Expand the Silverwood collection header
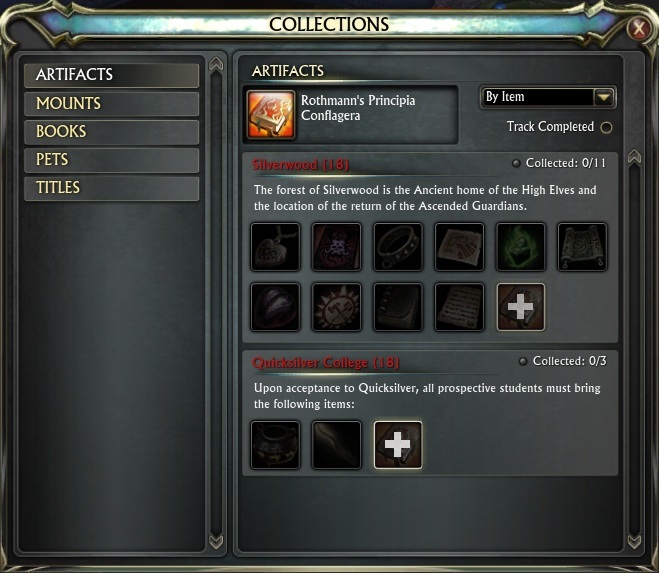The image size is (659, 573). pos(300,164)
